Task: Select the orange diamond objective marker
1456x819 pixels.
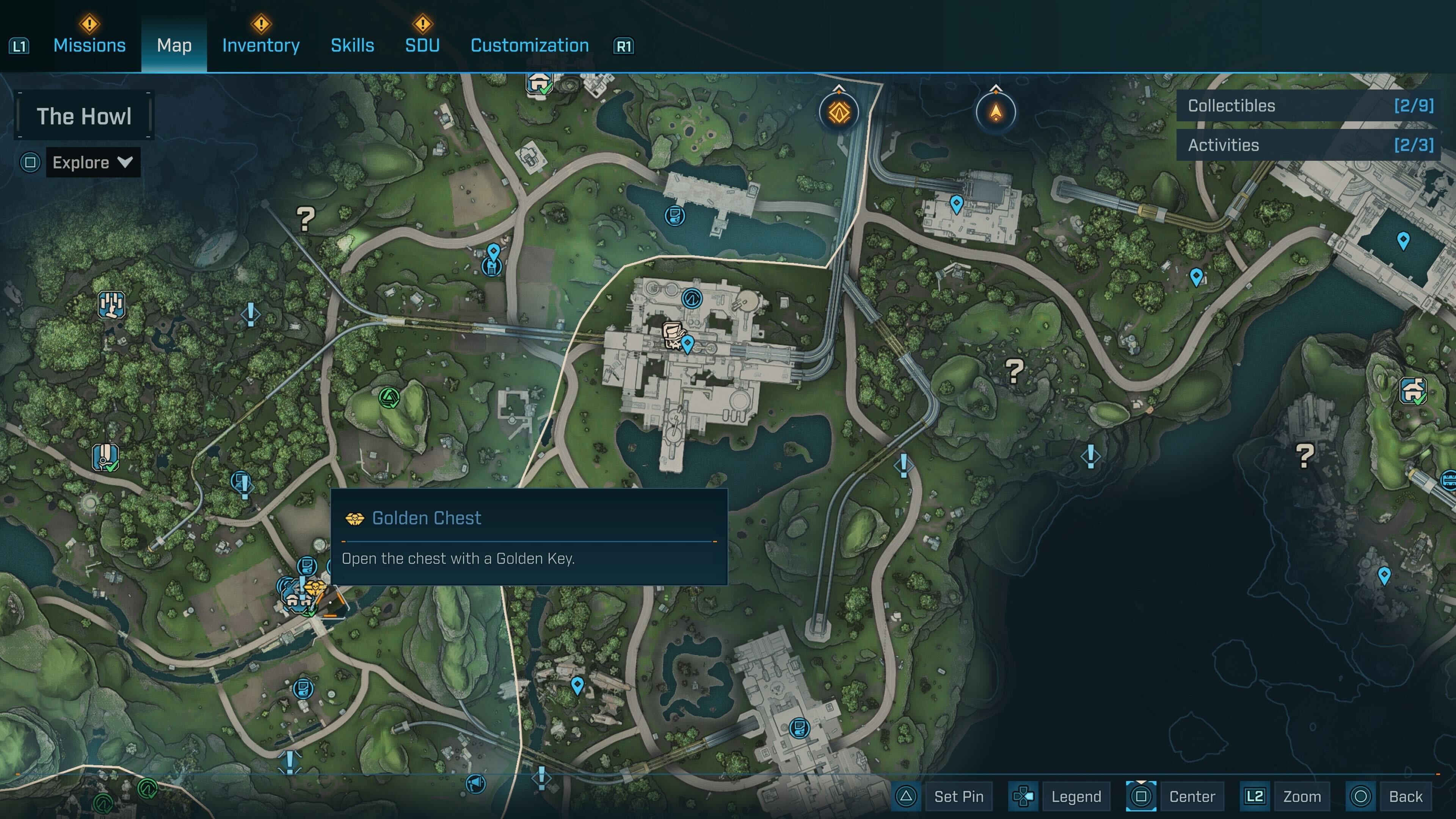Action: point(839,112)
